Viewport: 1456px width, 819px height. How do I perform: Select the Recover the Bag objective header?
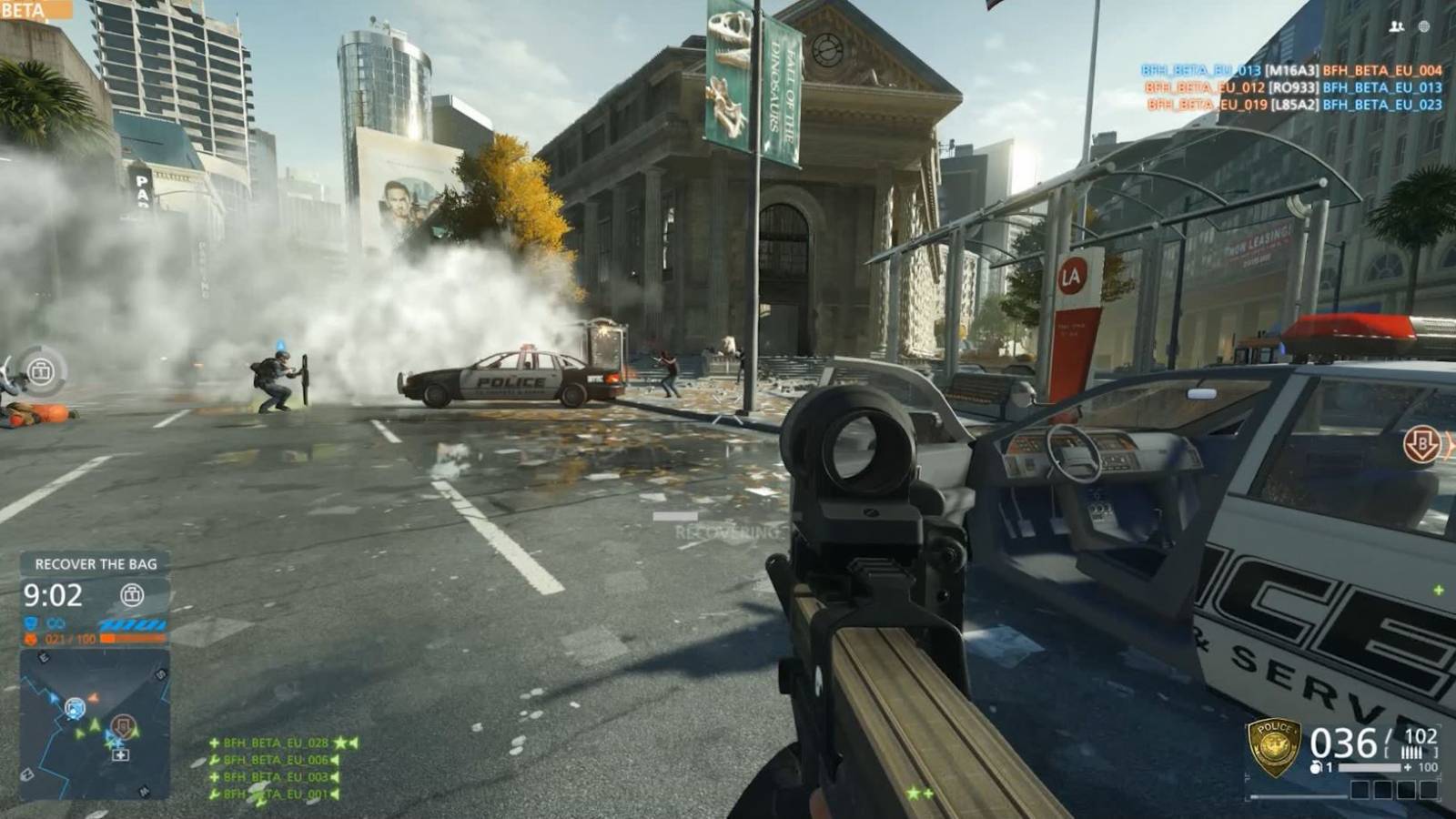[96, 564]
